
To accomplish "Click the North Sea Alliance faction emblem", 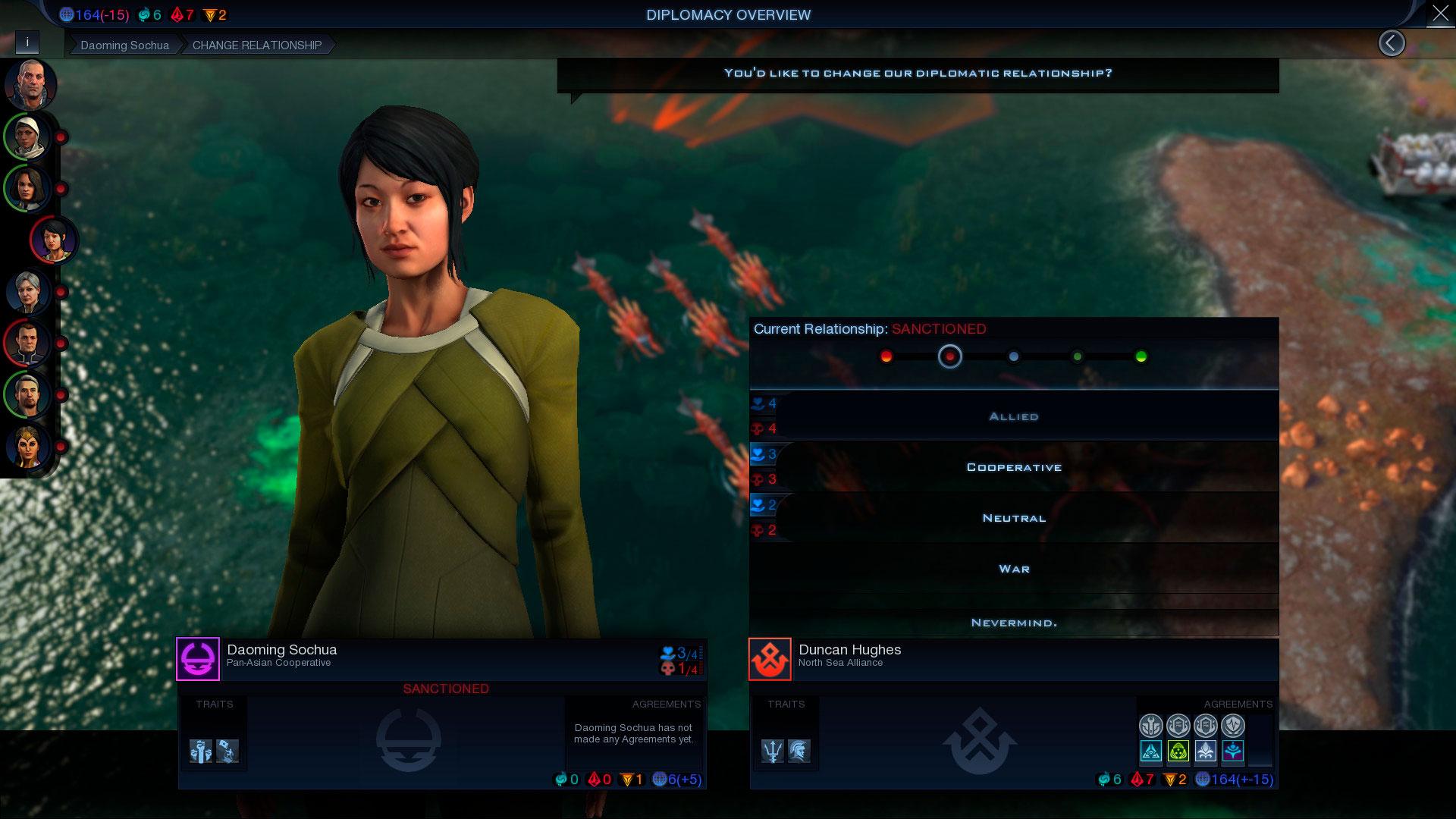I will [770, 659].
